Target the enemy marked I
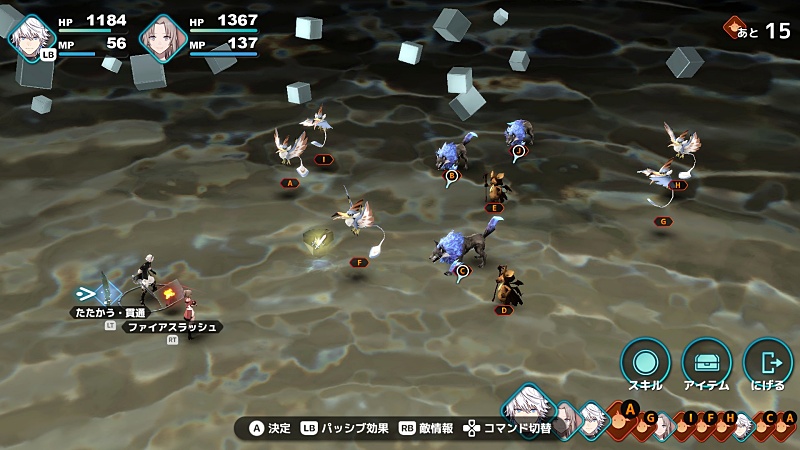Viewport: 800px width, 450px height. (318, 128)
